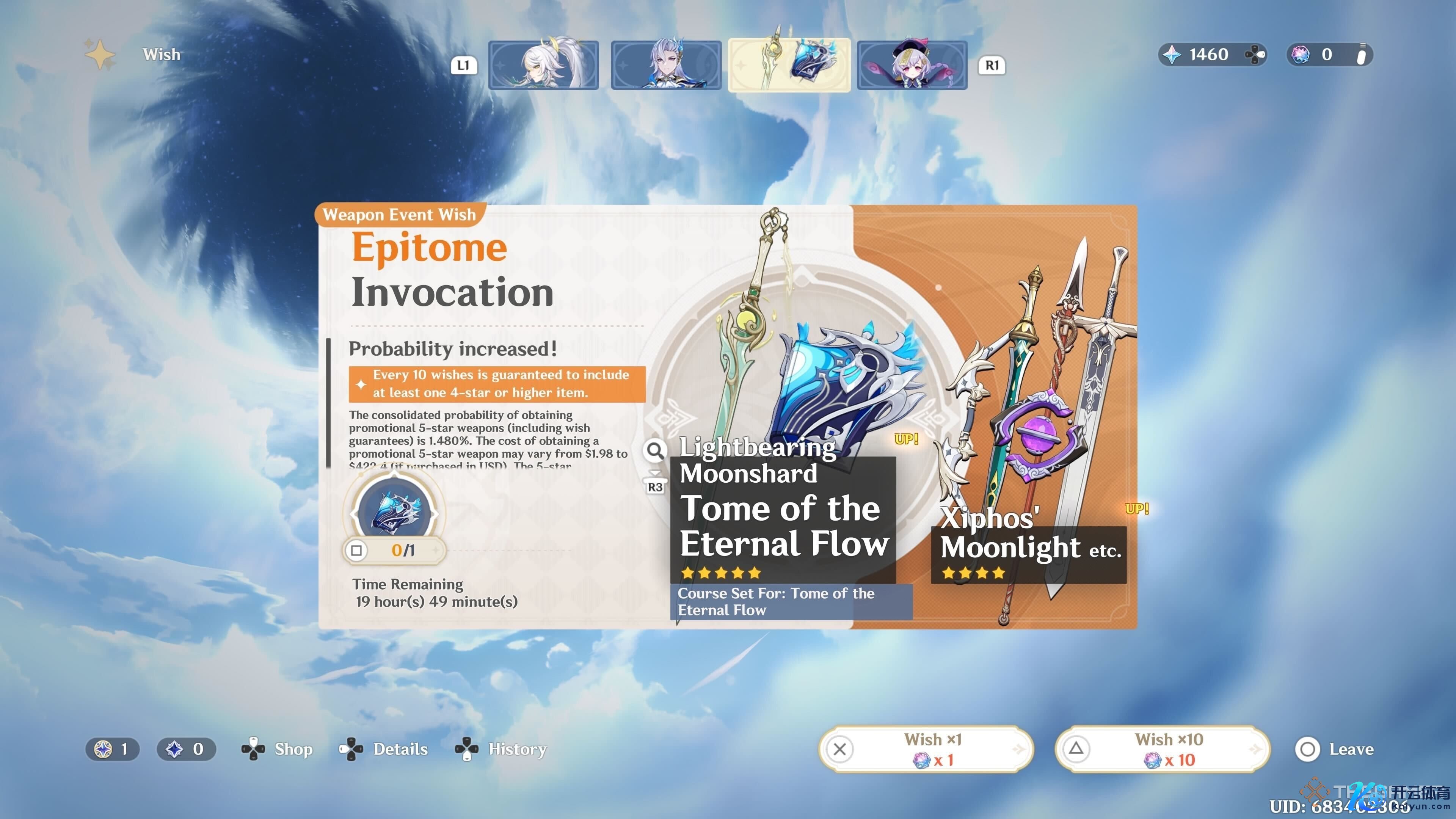Image resolution: width=1456 pixels, height=819 pixels.
Task: Select the Masterless Starglitter counter showing 1
Action: point(113,749)
